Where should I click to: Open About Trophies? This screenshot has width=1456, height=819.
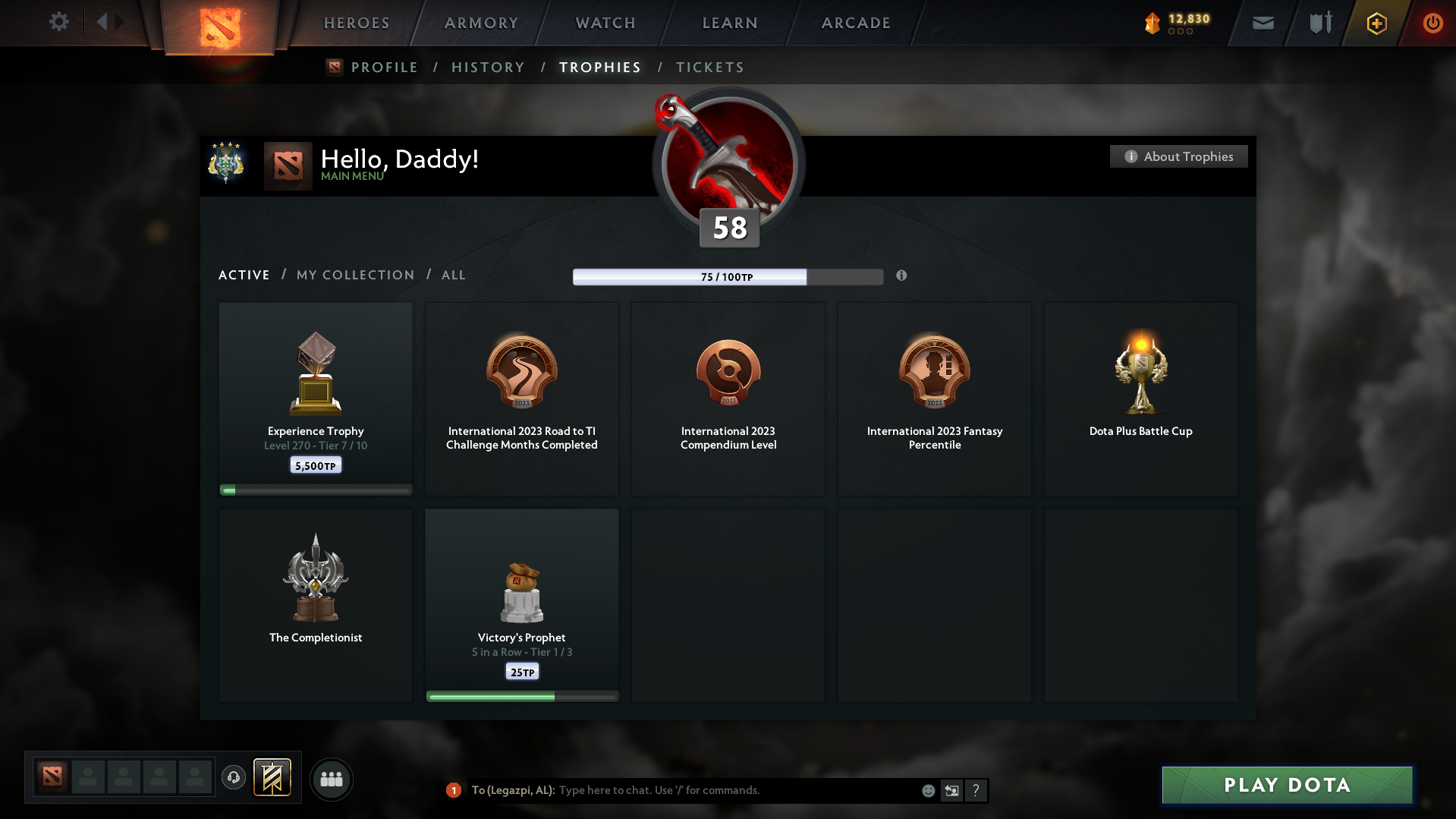pos(1178,156)
